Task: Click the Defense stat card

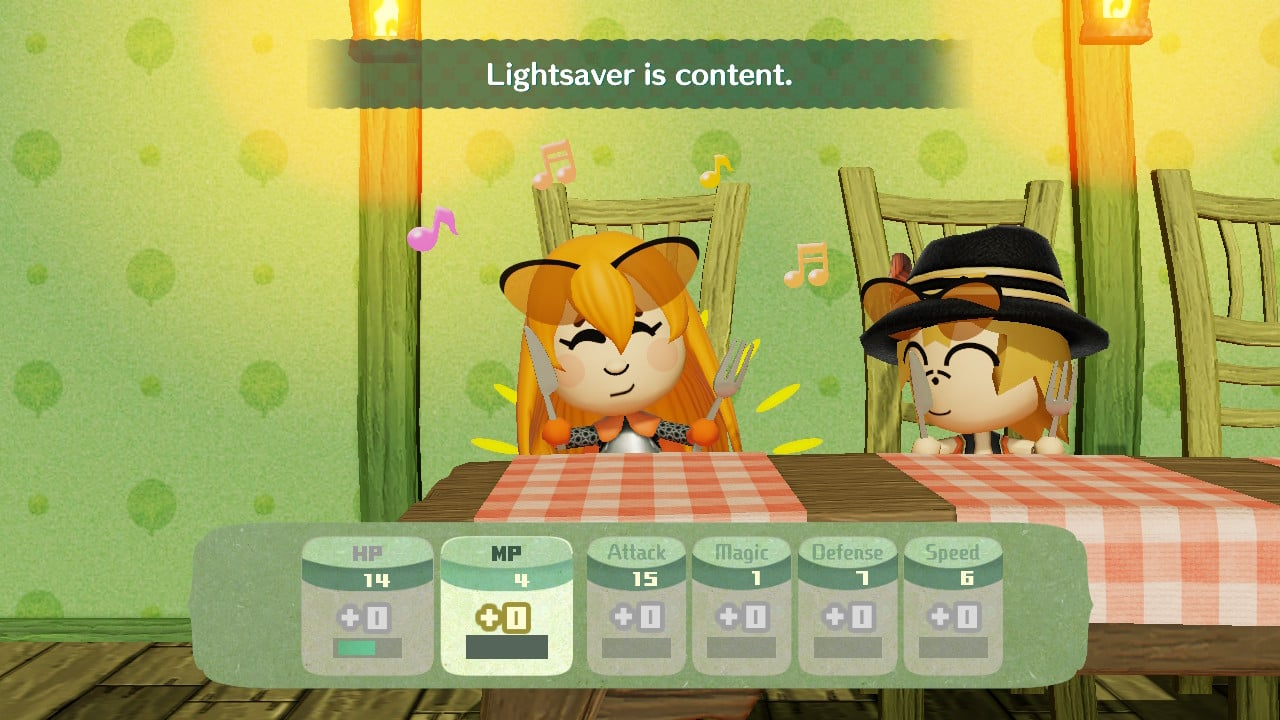Action: tap(847, 604)
